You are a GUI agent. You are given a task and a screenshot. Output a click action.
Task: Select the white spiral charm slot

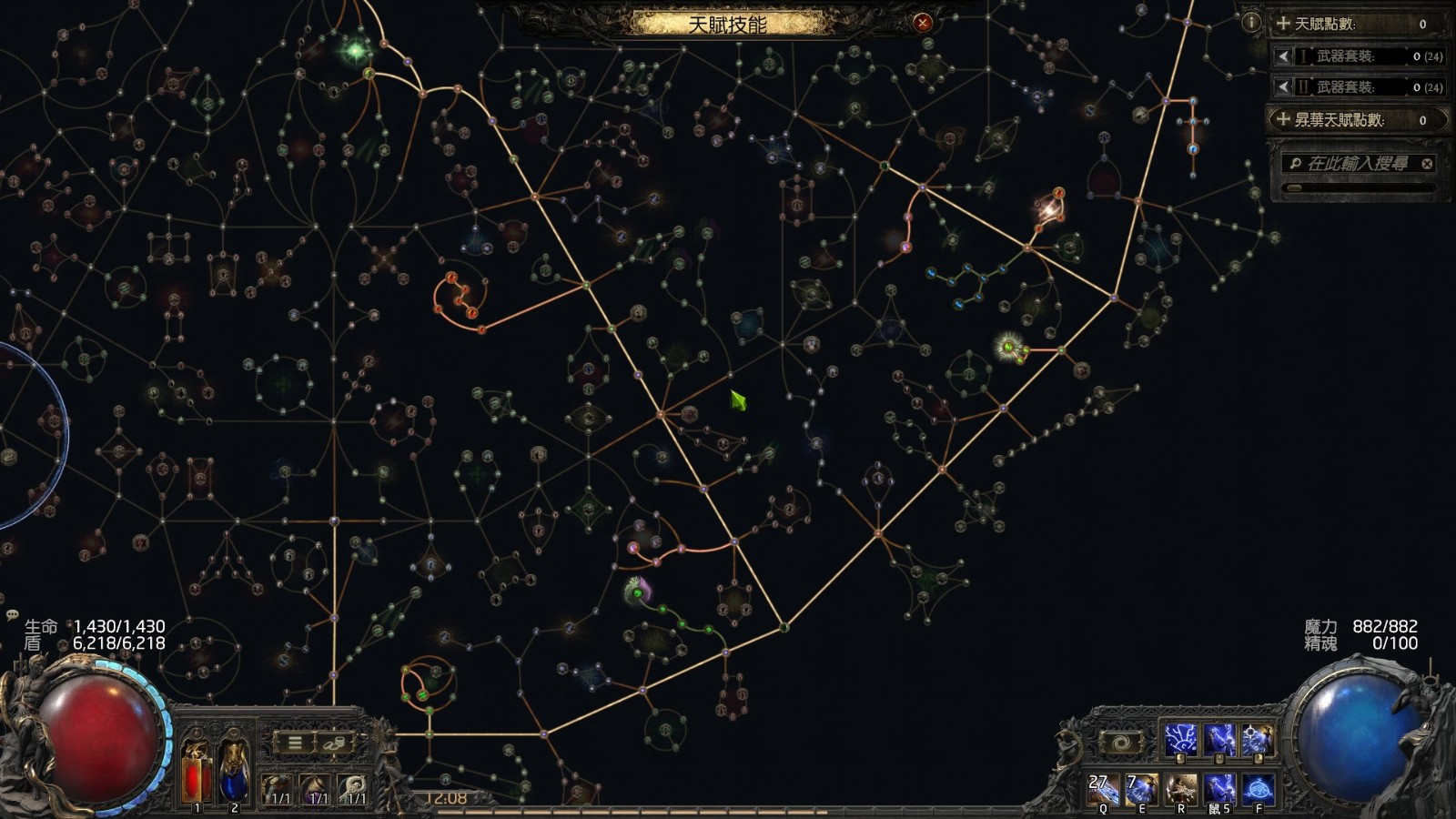click(x=355, y=788)
